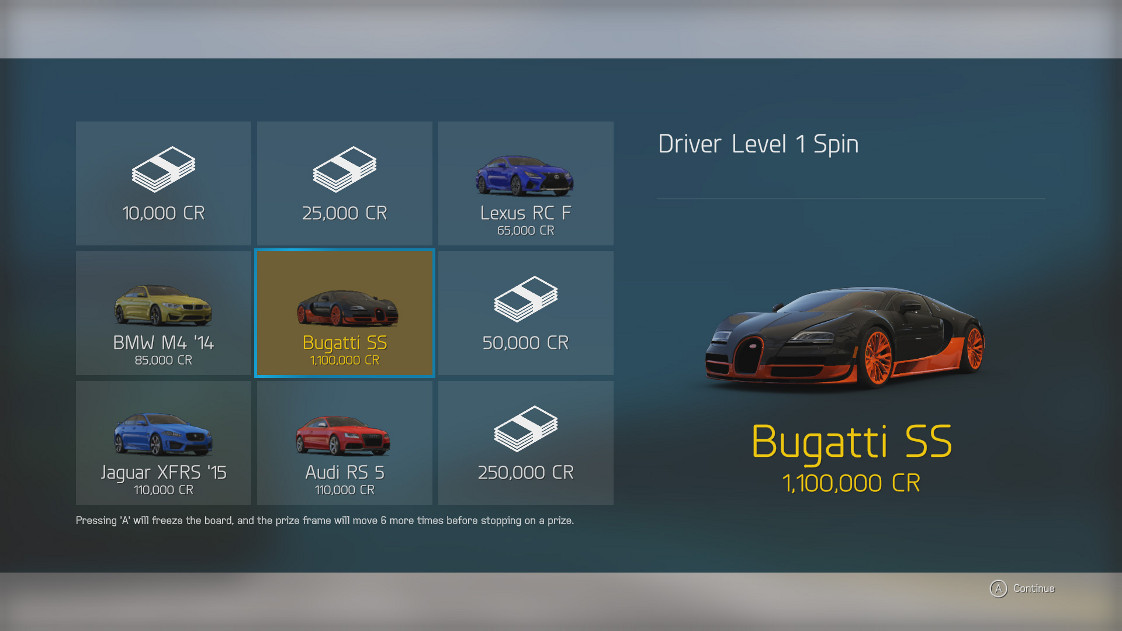1122x631 pixels.
Task: Choose the 25,000 CR prize tile
Action: coord(344,183)
